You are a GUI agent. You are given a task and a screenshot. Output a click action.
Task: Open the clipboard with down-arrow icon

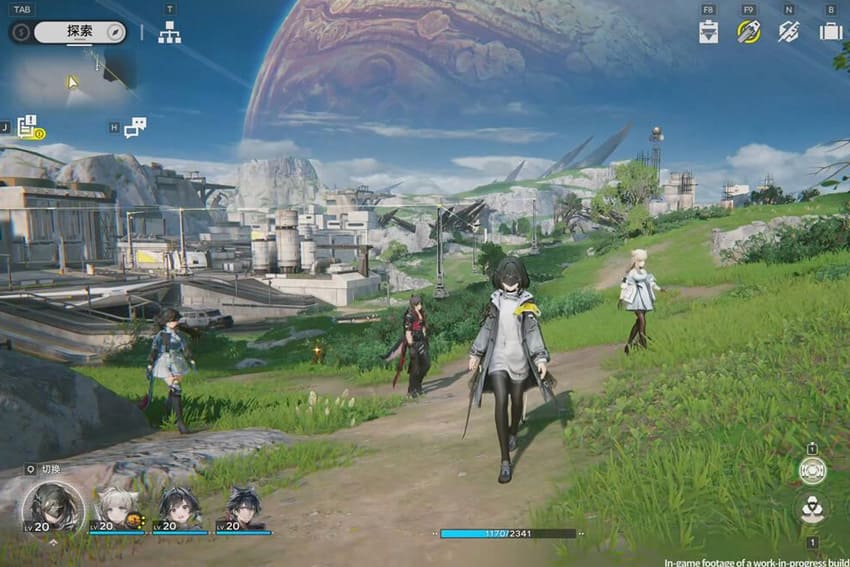pos(708,31)
